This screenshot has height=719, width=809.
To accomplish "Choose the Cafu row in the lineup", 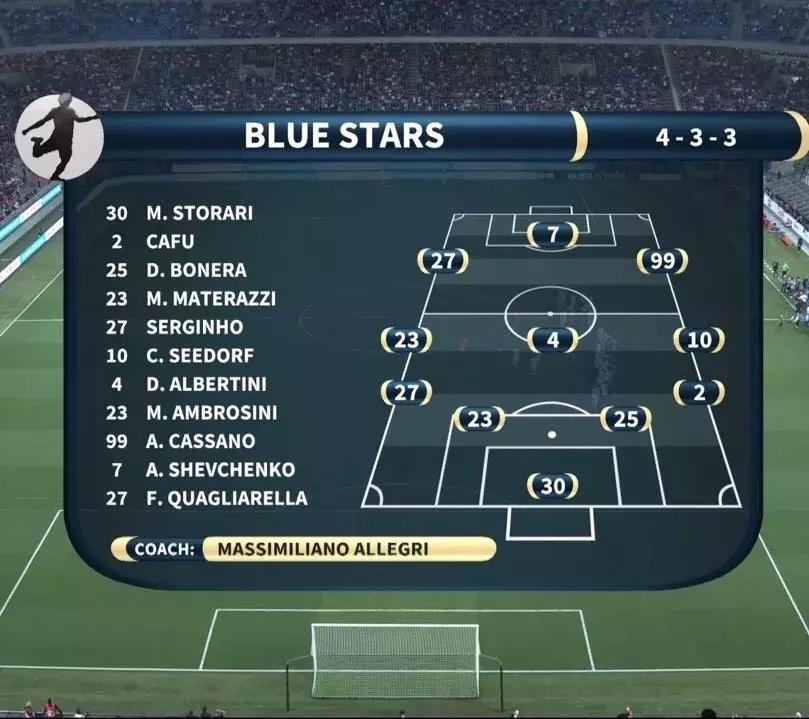I will [170, 241].
